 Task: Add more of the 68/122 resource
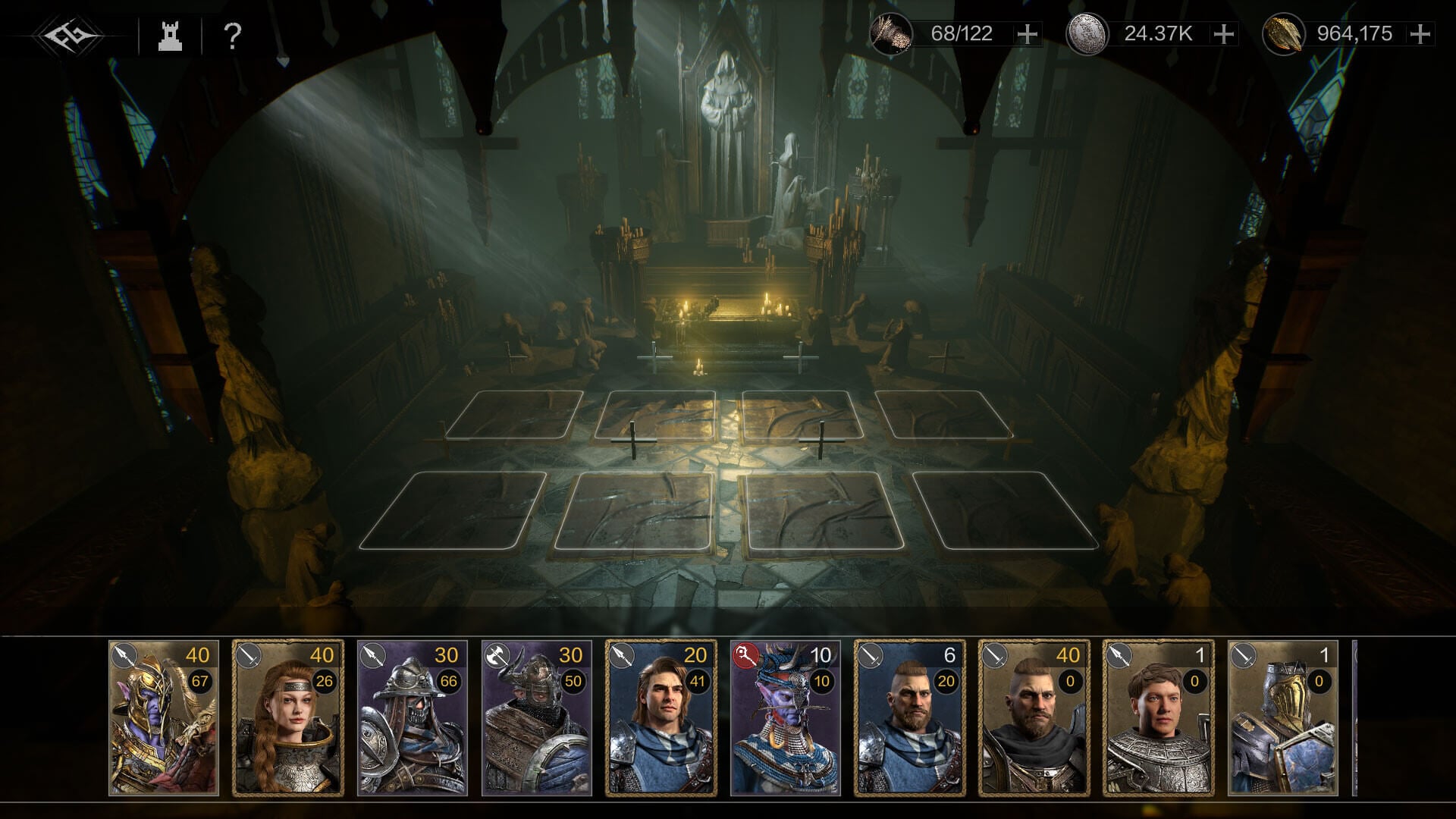click(x=1027, y=34)
